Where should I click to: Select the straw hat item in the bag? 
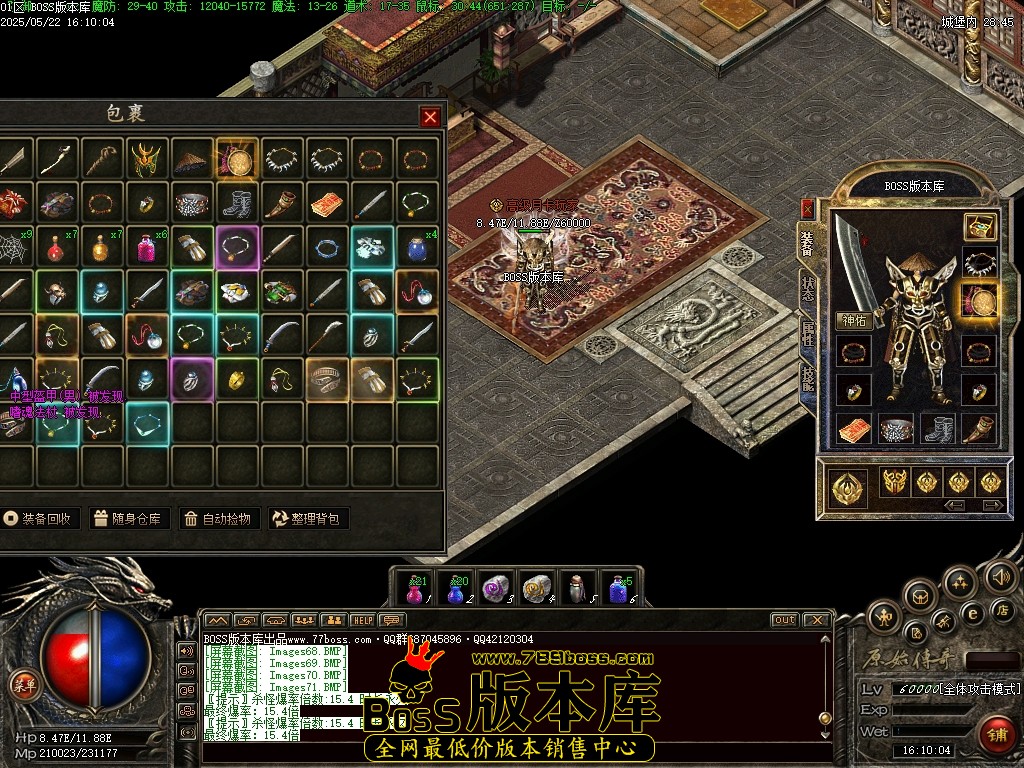193,158
